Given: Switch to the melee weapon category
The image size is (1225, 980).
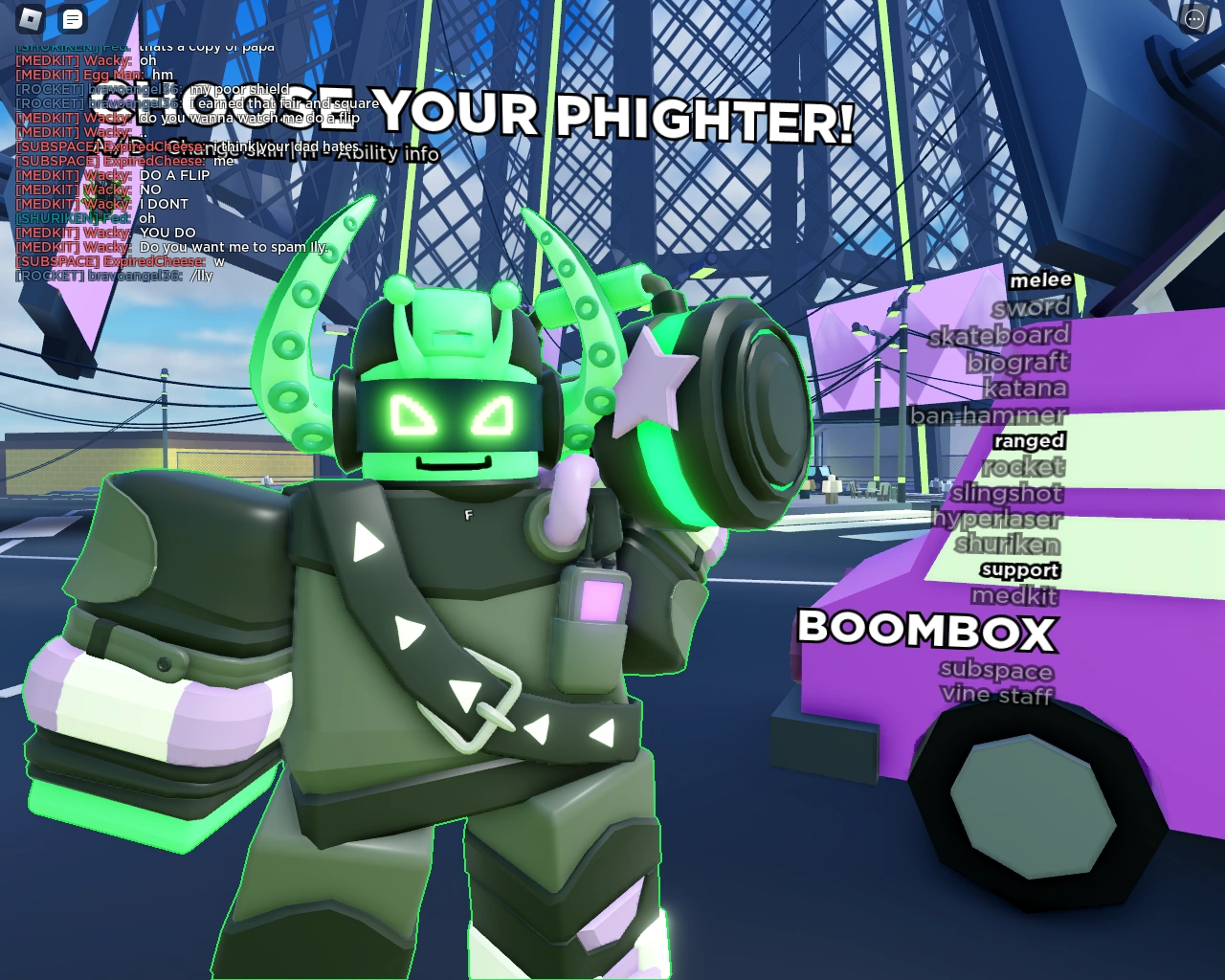Looking at the screenshot, I should tap(1042, 279).
